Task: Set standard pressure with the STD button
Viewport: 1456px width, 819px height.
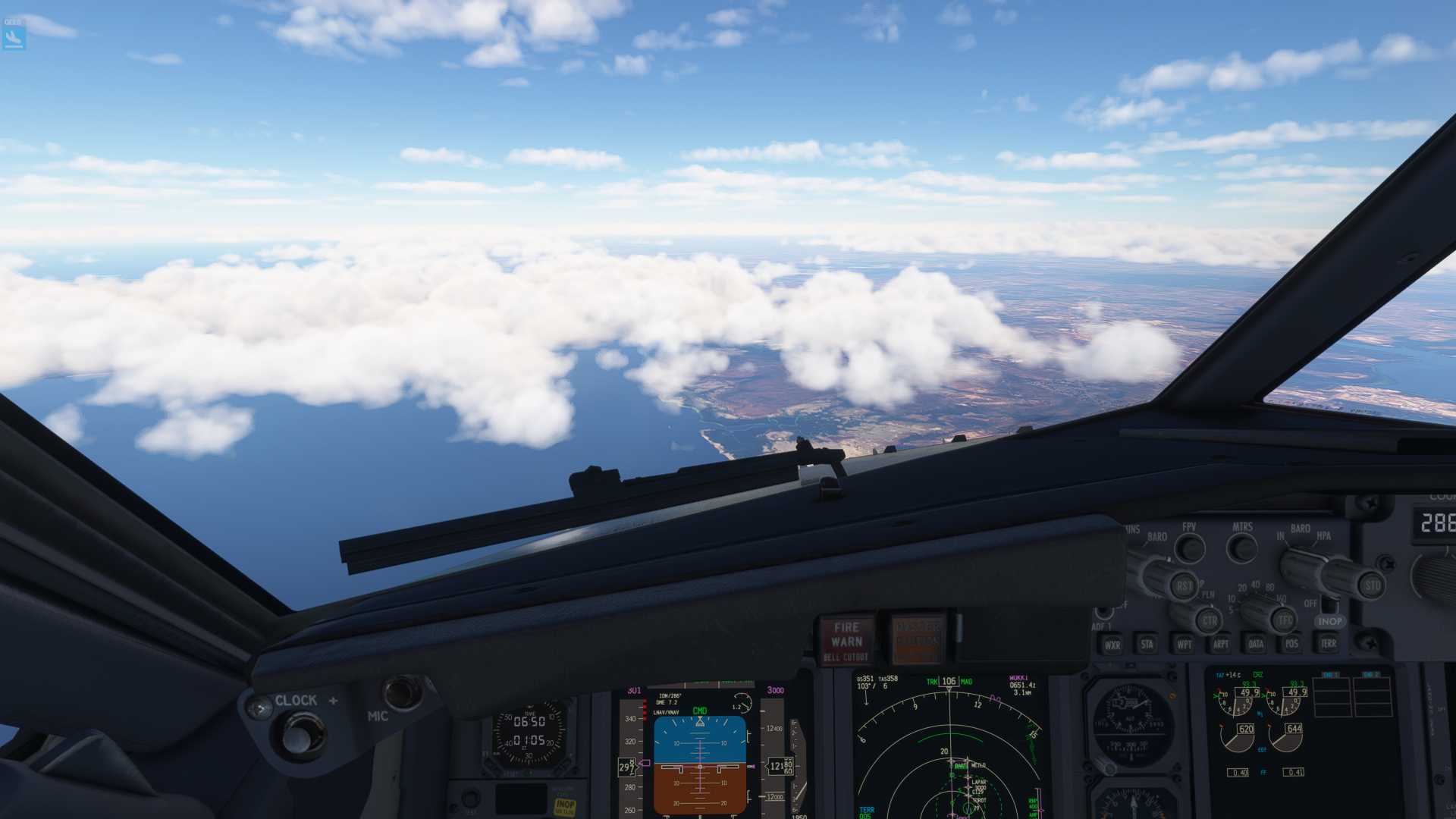Action: [x=1372, y=585]
